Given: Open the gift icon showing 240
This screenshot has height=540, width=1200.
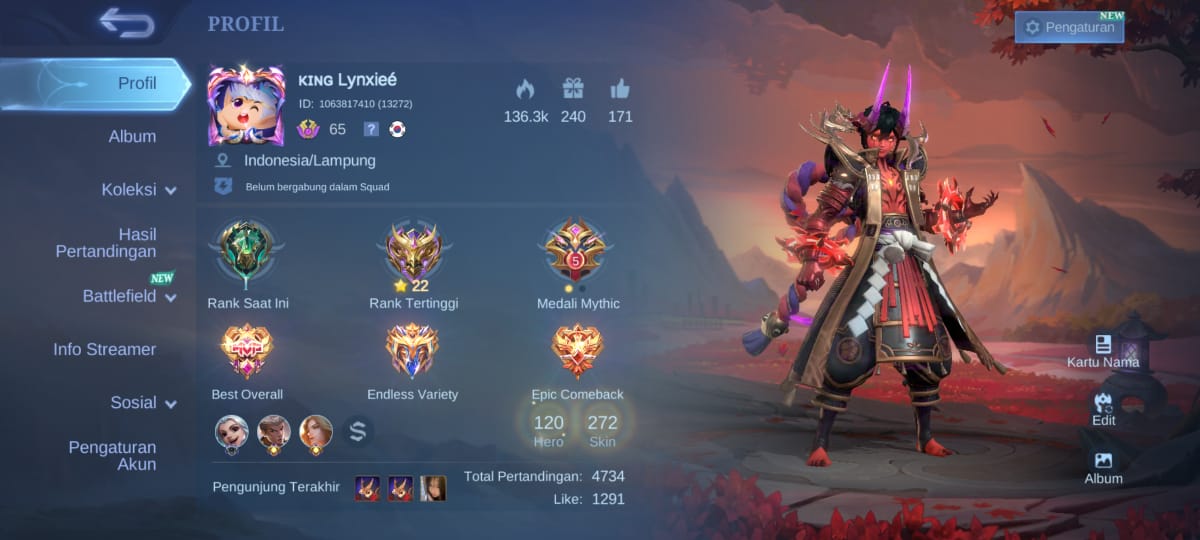Looking at the screenshot, I should click(573, 90).
